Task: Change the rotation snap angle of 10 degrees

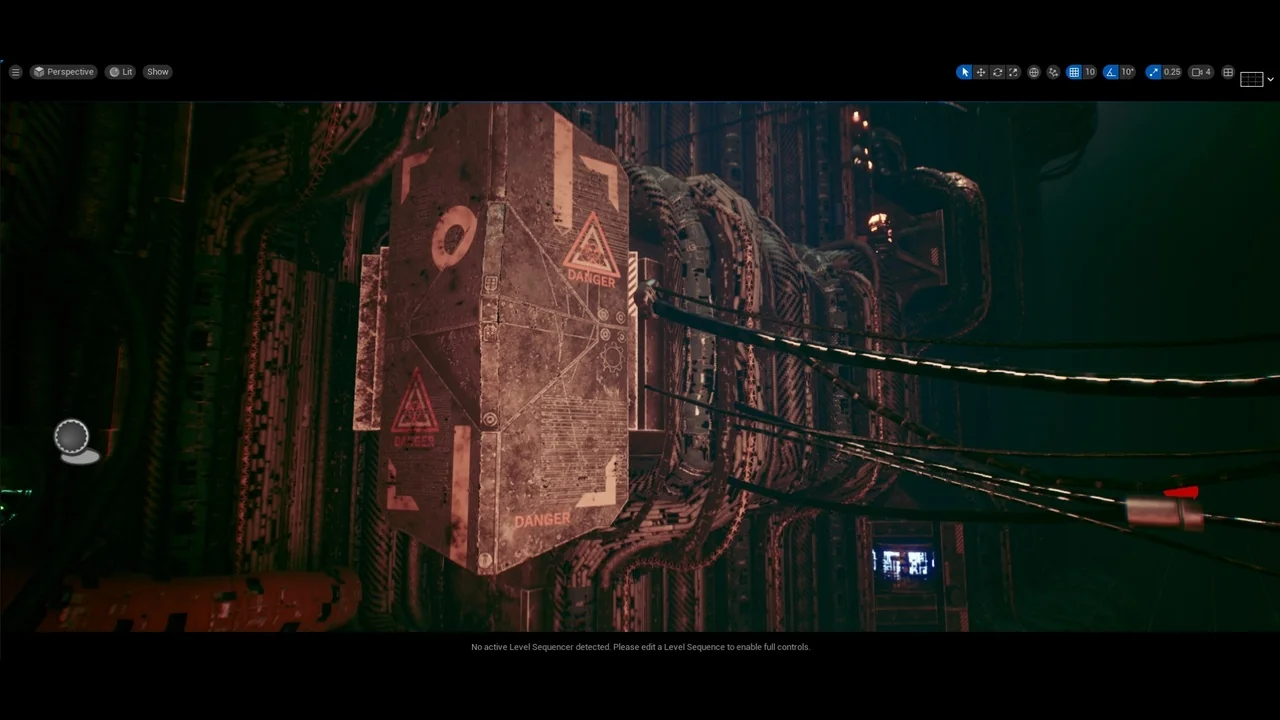Action: click(1127, 71)
